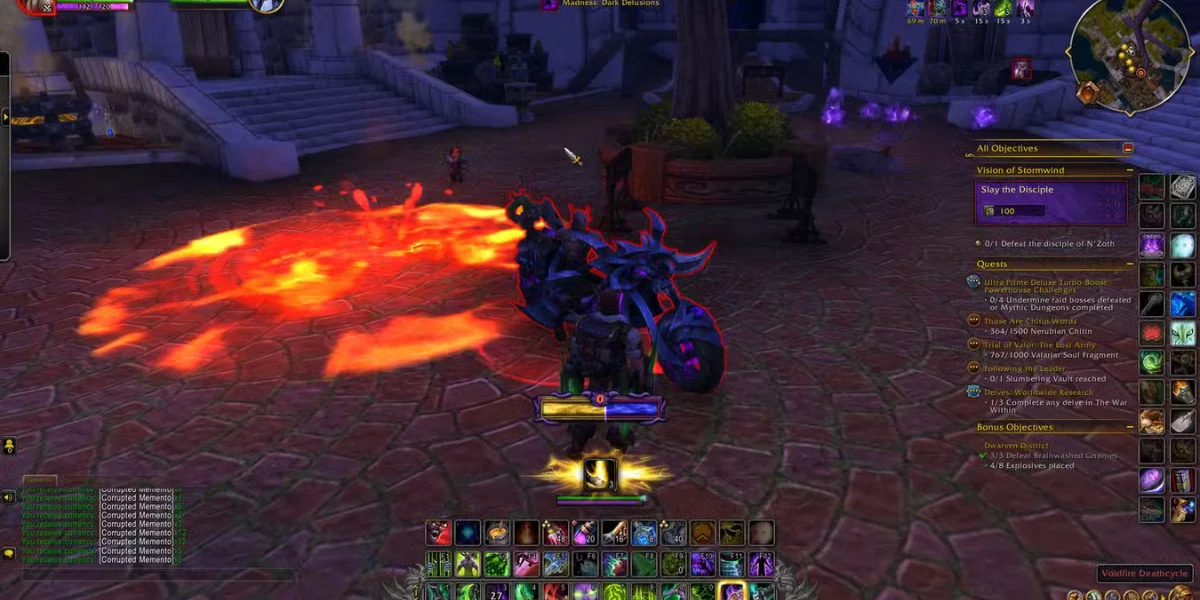Click the first buff icon with 69 m timer
The height and width of the screenshot is (600, 1200).
[x=915, y=8]
